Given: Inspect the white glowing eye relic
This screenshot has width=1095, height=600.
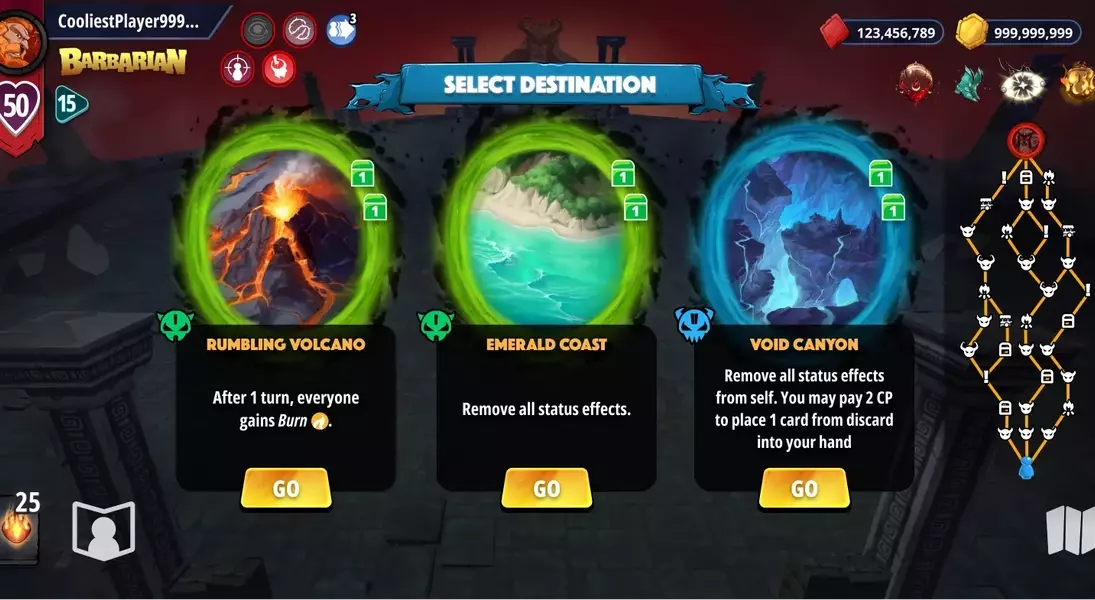Looking at the screenshot, I should coord(1022,83).
